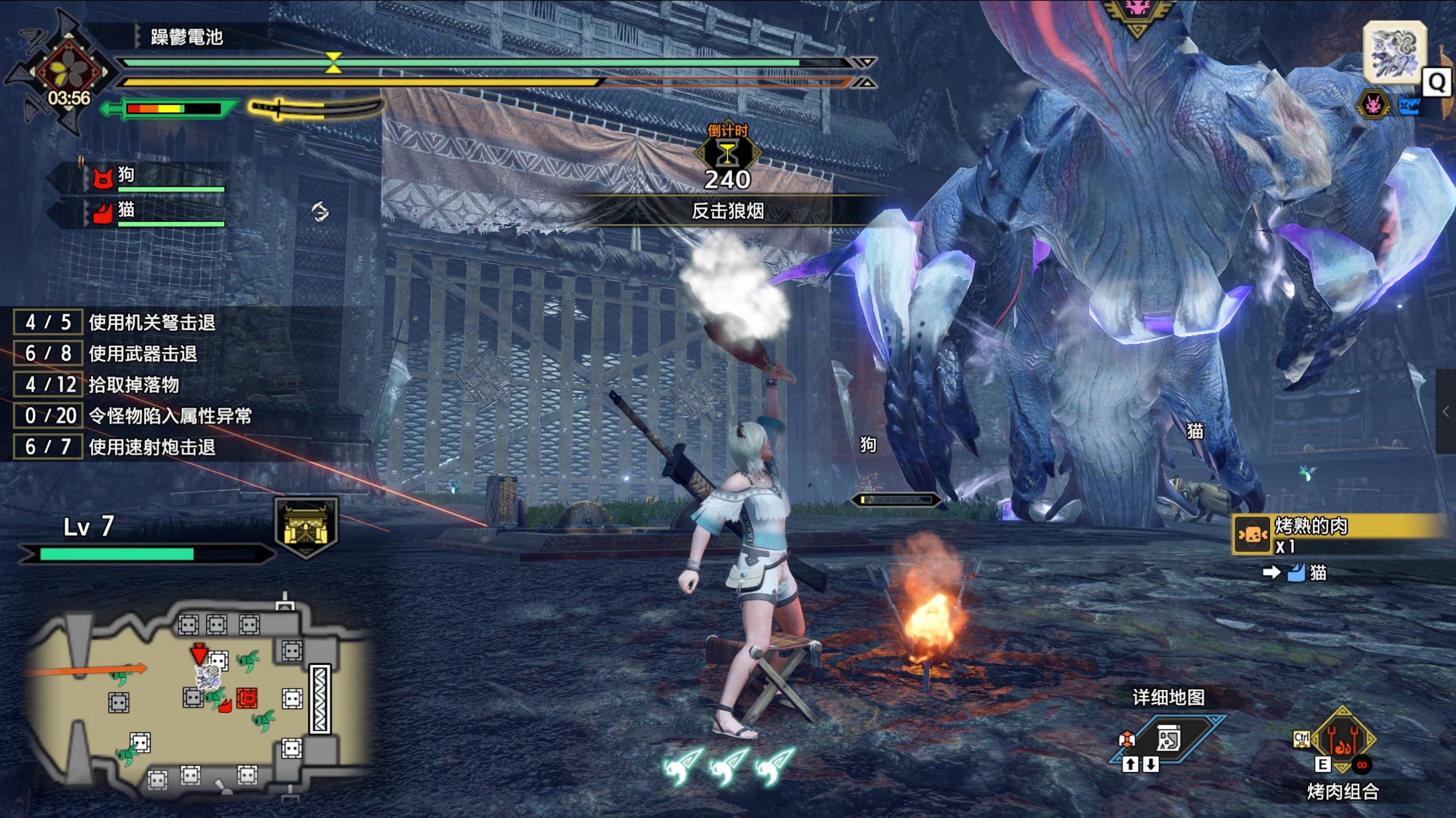Image resolution: width=1456 pixels, height=818 pixels.
Task: Select the 猫 buddy status entry
Action: point(155,212)
